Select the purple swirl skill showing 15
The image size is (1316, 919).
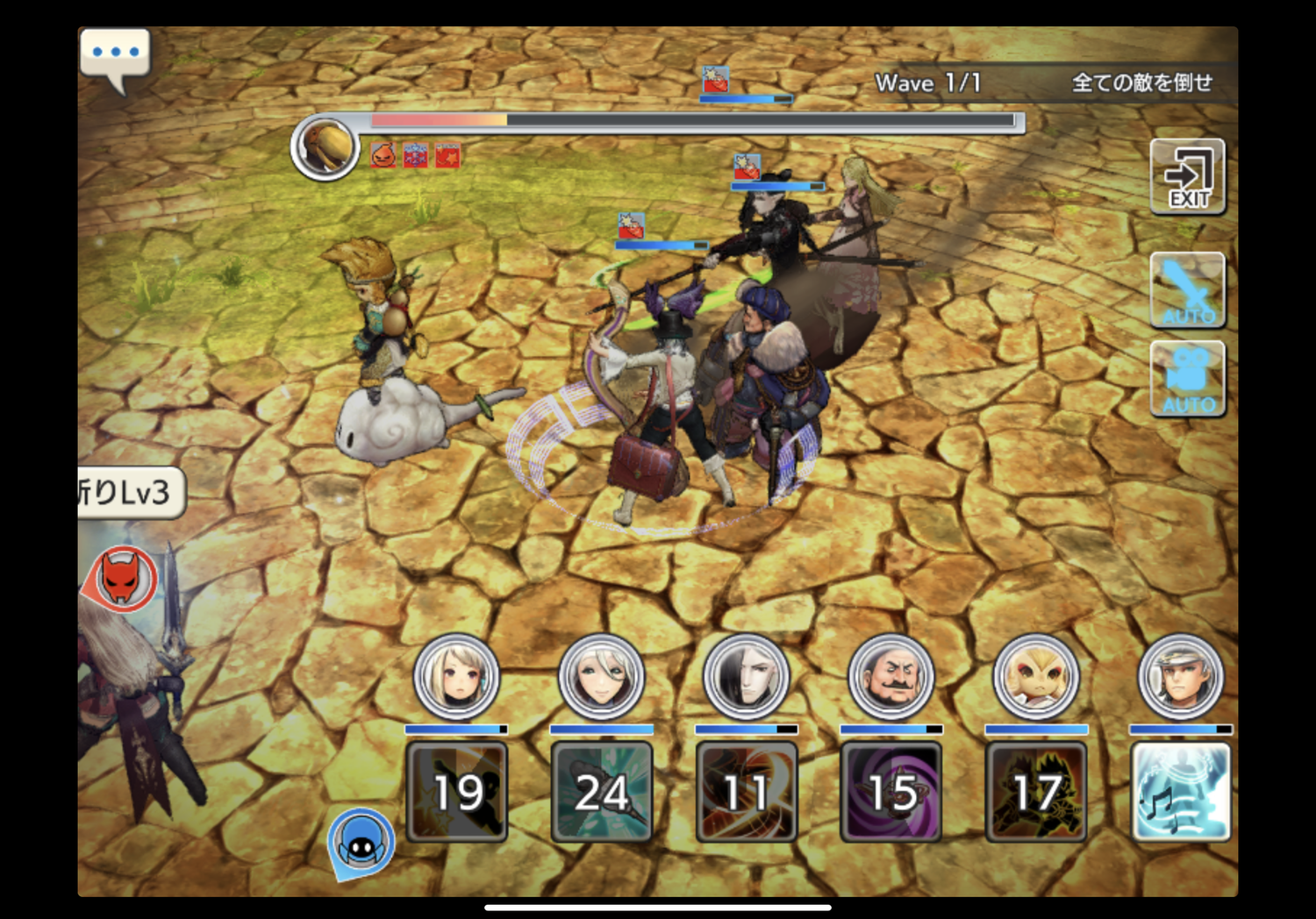[x=890, y=792]
